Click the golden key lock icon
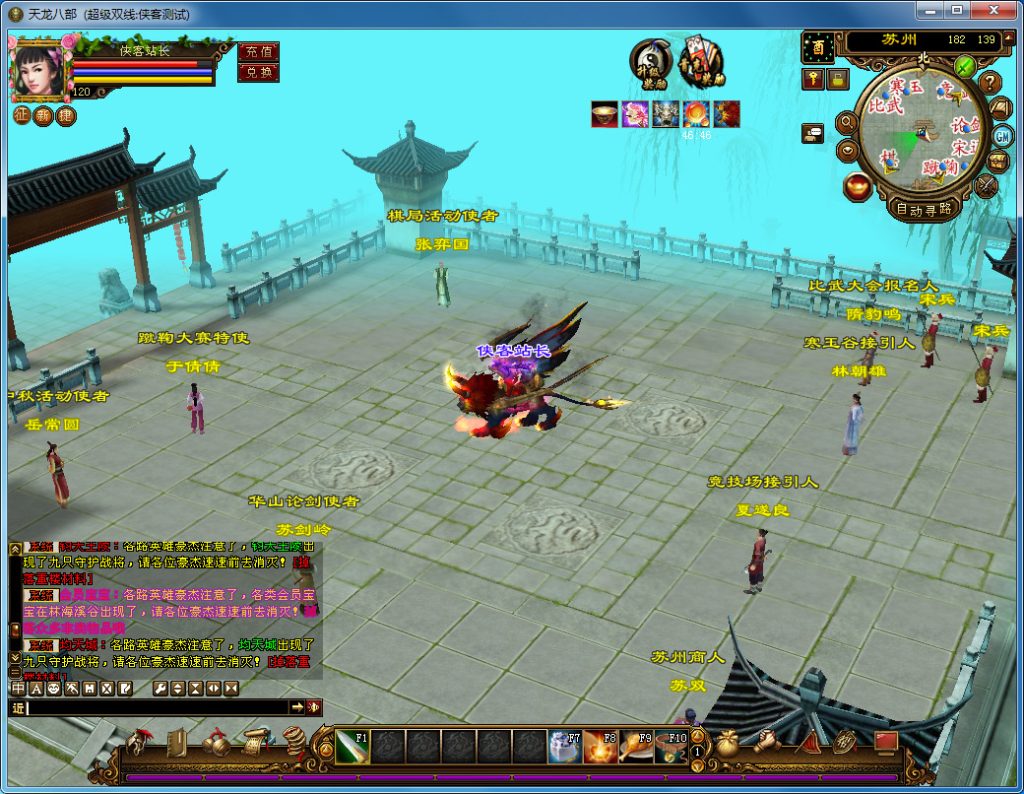The width and height of the screenshot is (1024, 794). point(814,78)
